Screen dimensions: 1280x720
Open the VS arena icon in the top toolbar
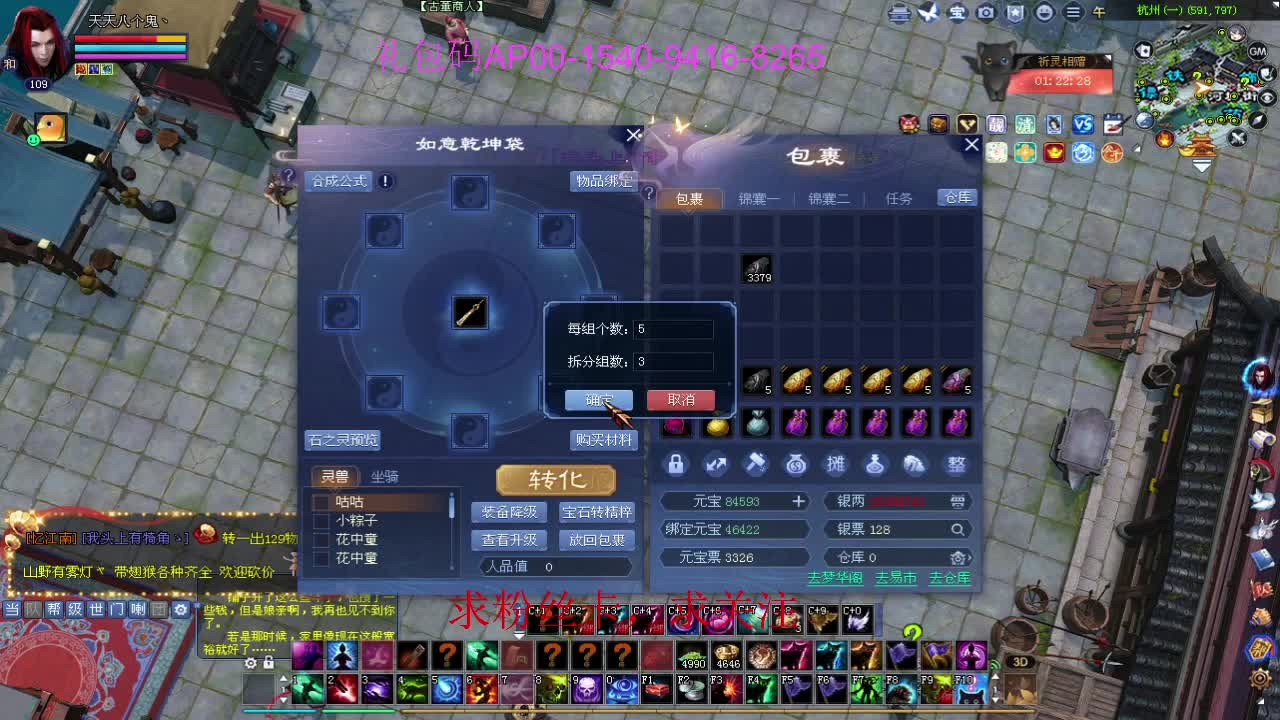click(1084, 124)
